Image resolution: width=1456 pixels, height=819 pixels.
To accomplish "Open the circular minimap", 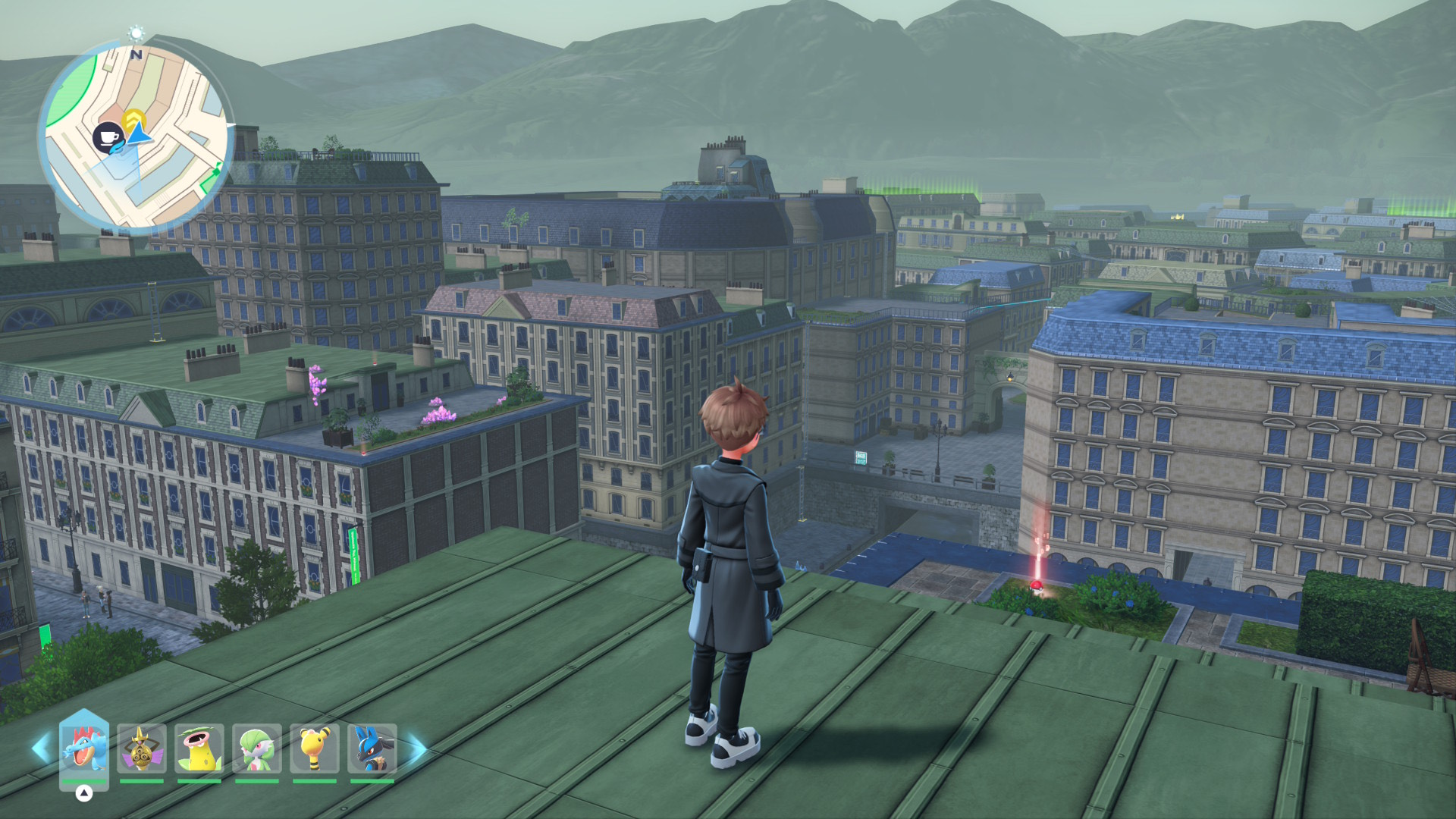I will tap(136, 136).
